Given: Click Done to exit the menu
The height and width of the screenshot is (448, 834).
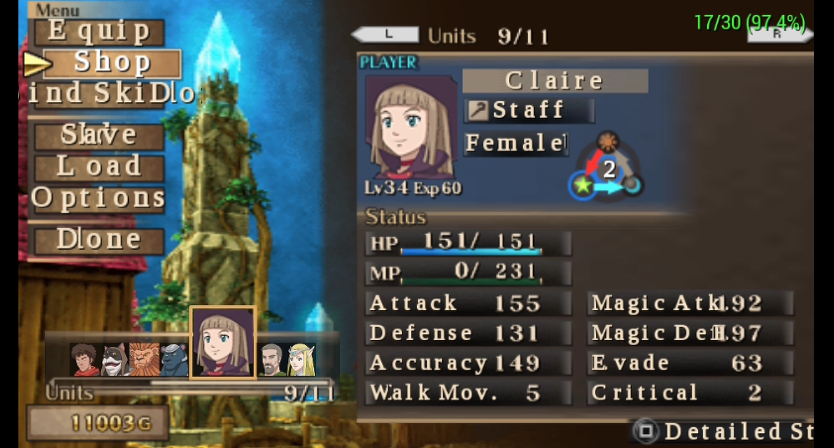Looking at the screenshot, I should click(x=98, y=240).
